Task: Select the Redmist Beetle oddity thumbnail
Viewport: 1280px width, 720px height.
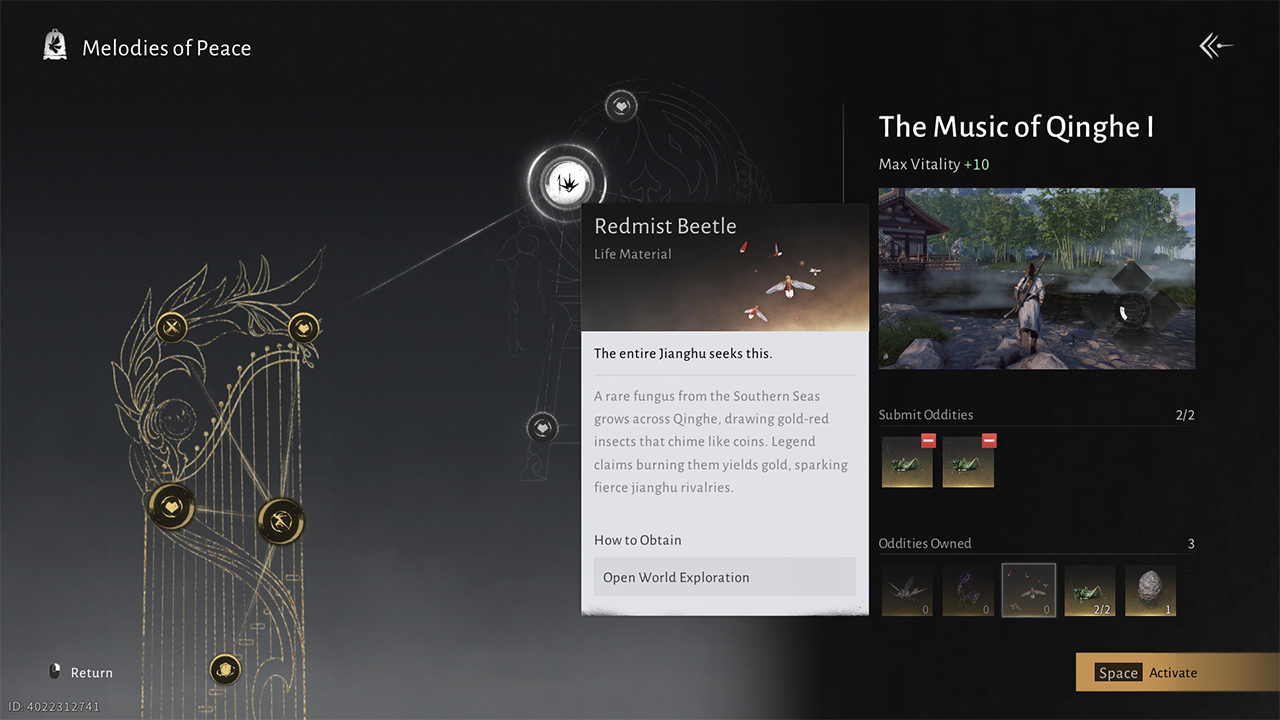Action: point(1029,590)
